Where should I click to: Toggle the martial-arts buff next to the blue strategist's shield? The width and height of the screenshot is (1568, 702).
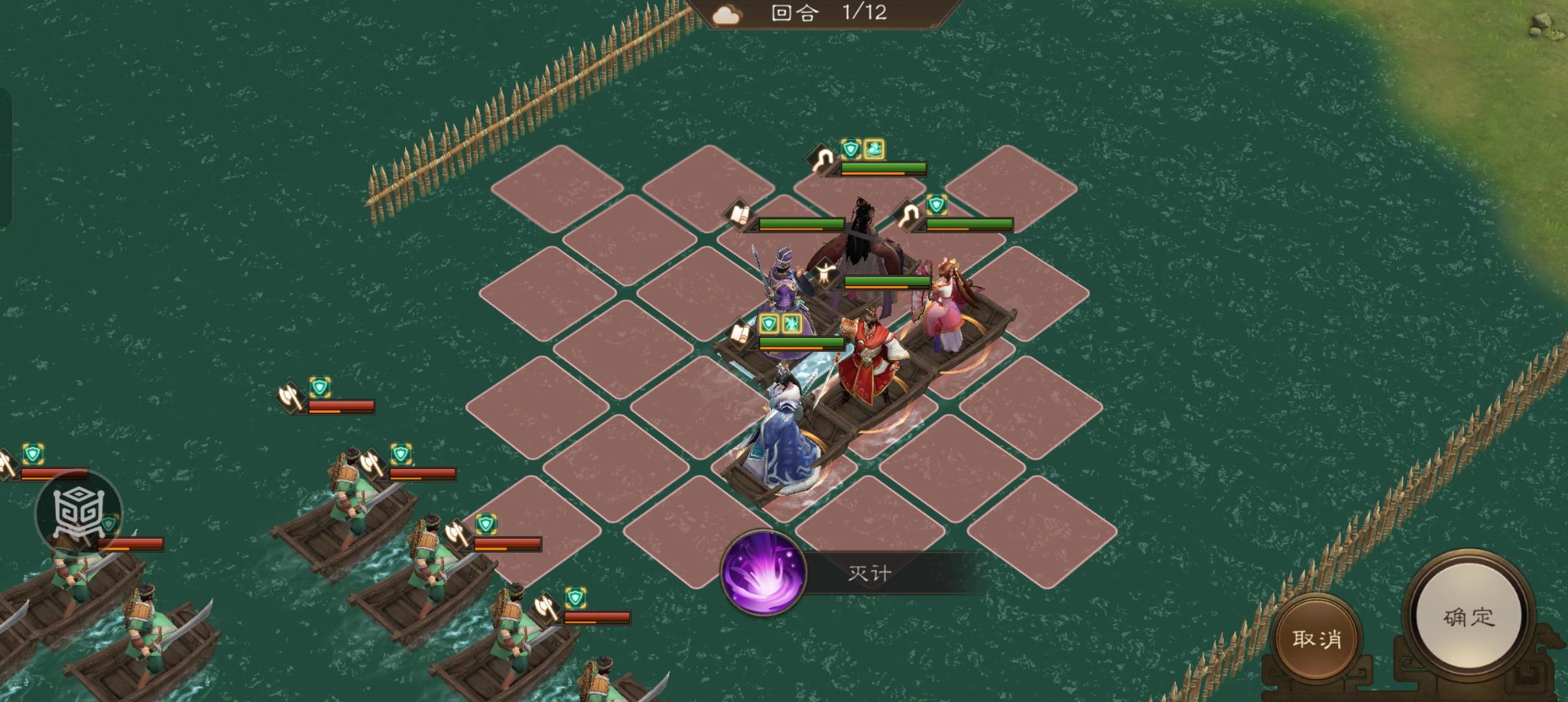click(791, 323)
